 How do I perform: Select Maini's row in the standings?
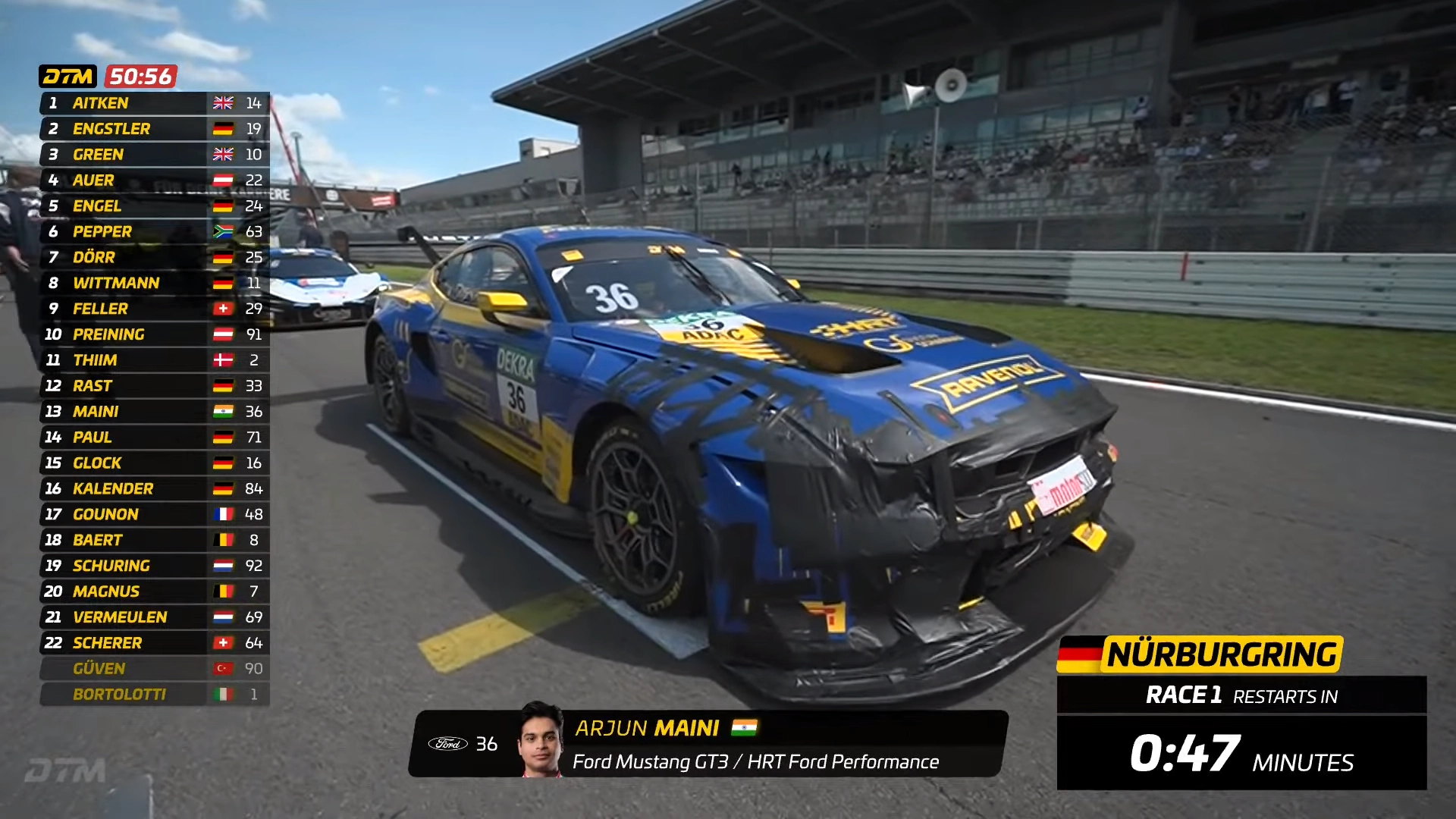pyautogui.click(x=154, y=412)
